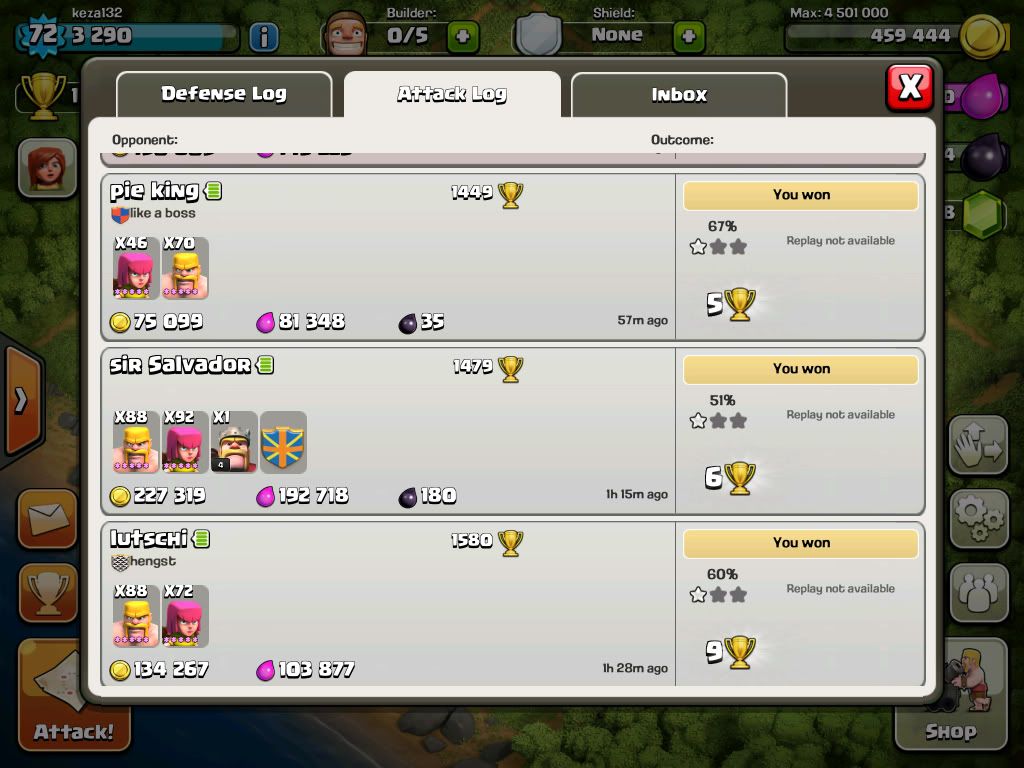
Task: Close the attack log window
Action: click(909, 88)
